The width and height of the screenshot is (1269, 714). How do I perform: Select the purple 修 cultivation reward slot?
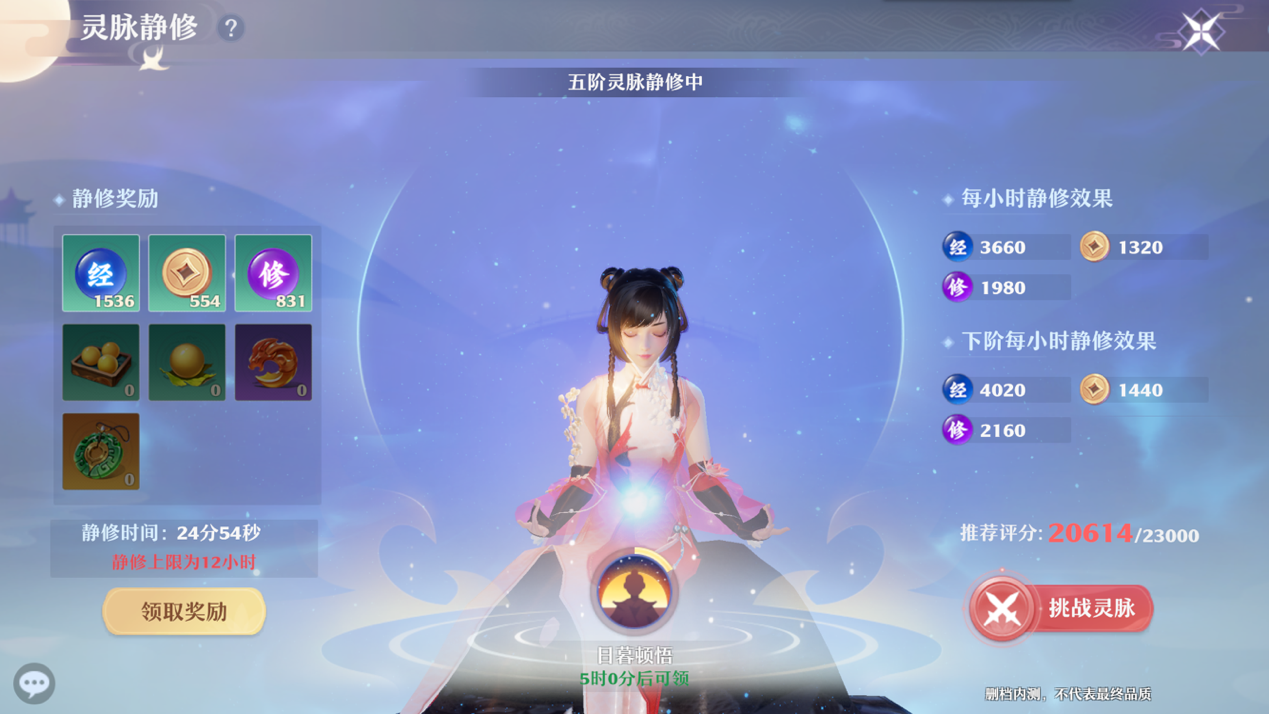tap(273, 273)
